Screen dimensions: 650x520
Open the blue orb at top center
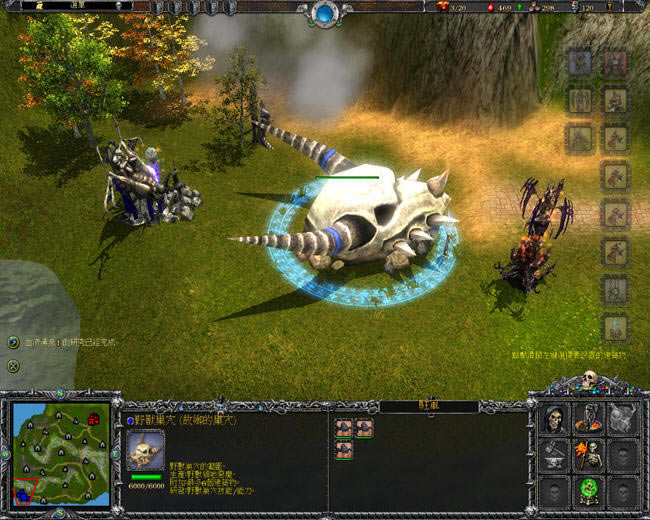(325, 13)
